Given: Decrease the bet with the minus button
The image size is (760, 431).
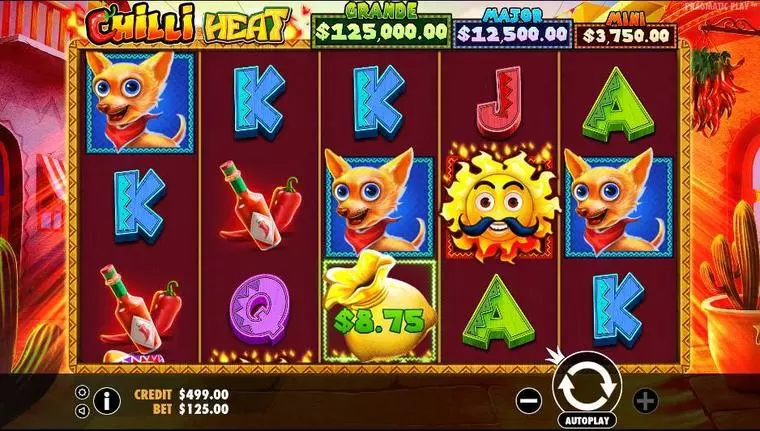Looking at the screenshot, I should 530,400.
